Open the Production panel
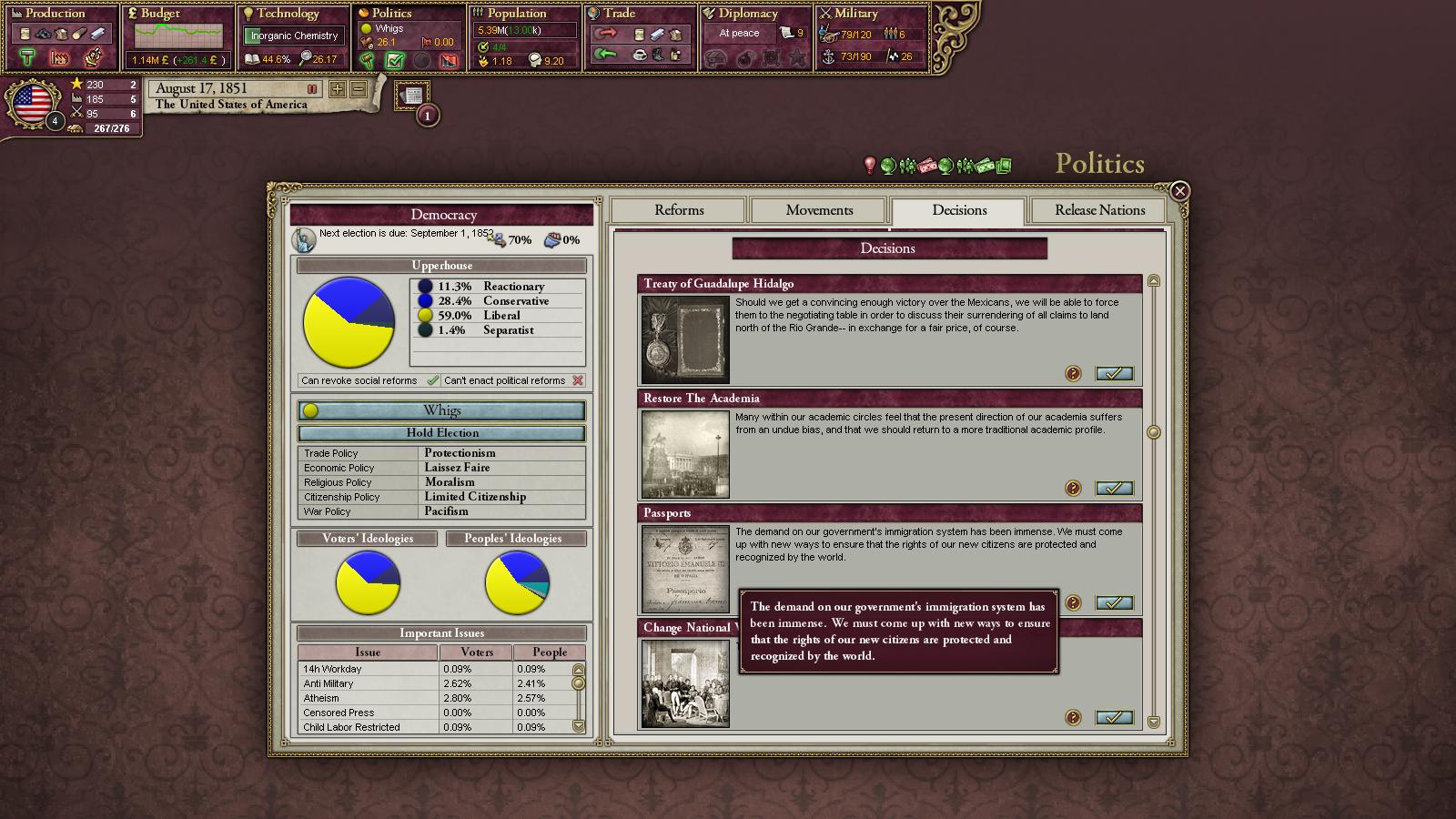This screenshot has height=819, width=1456. (x=55, y=14)
